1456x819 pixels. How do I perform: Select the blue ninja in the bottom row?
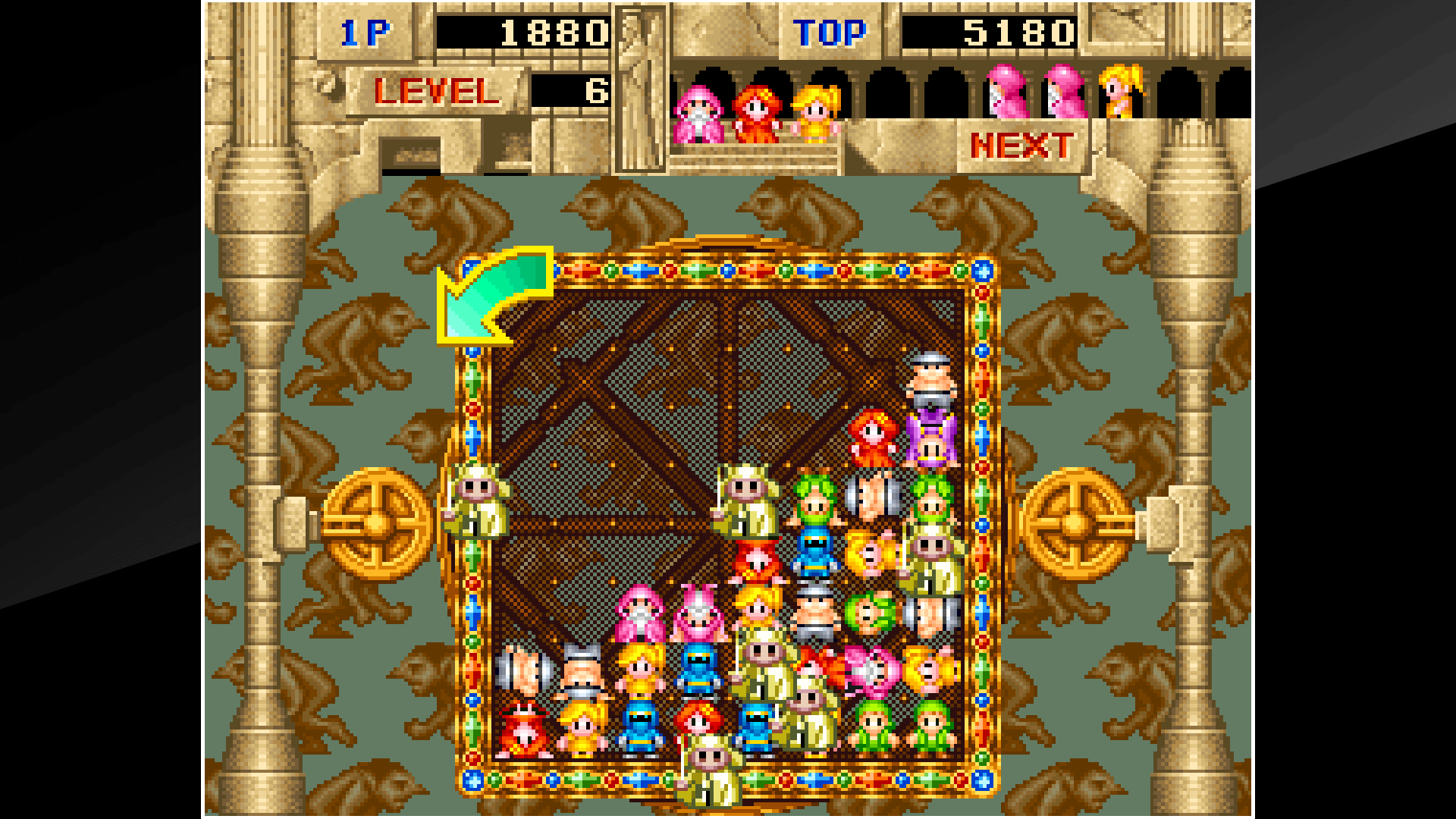(641, 728)
